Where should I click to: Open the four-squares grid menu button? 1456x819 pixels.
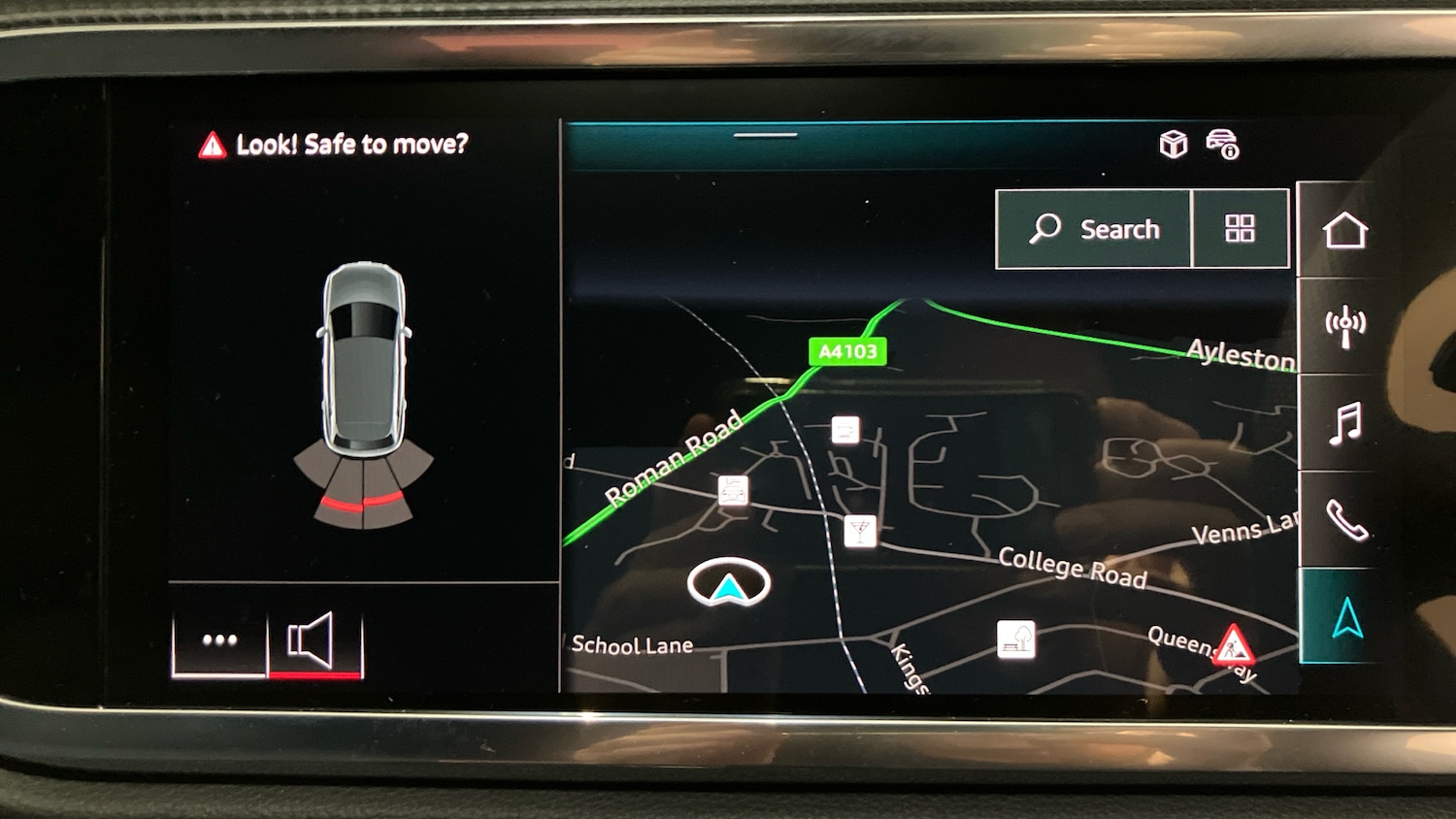(1240, 229)
